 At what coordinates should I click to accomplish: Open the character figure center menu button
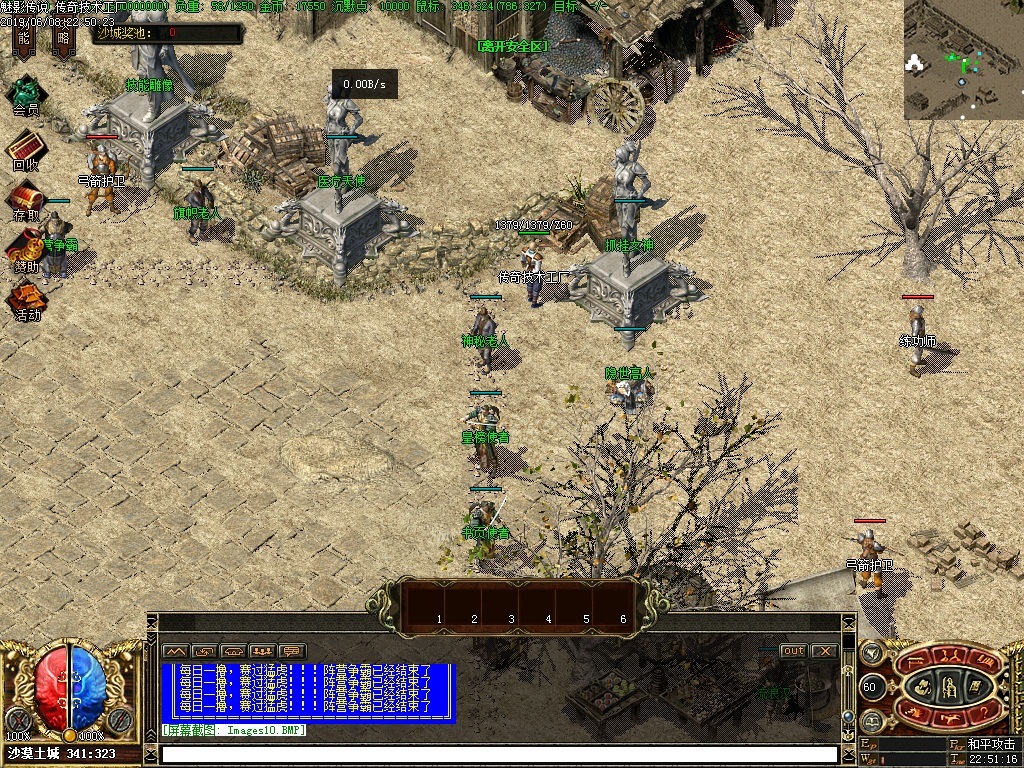946,686
